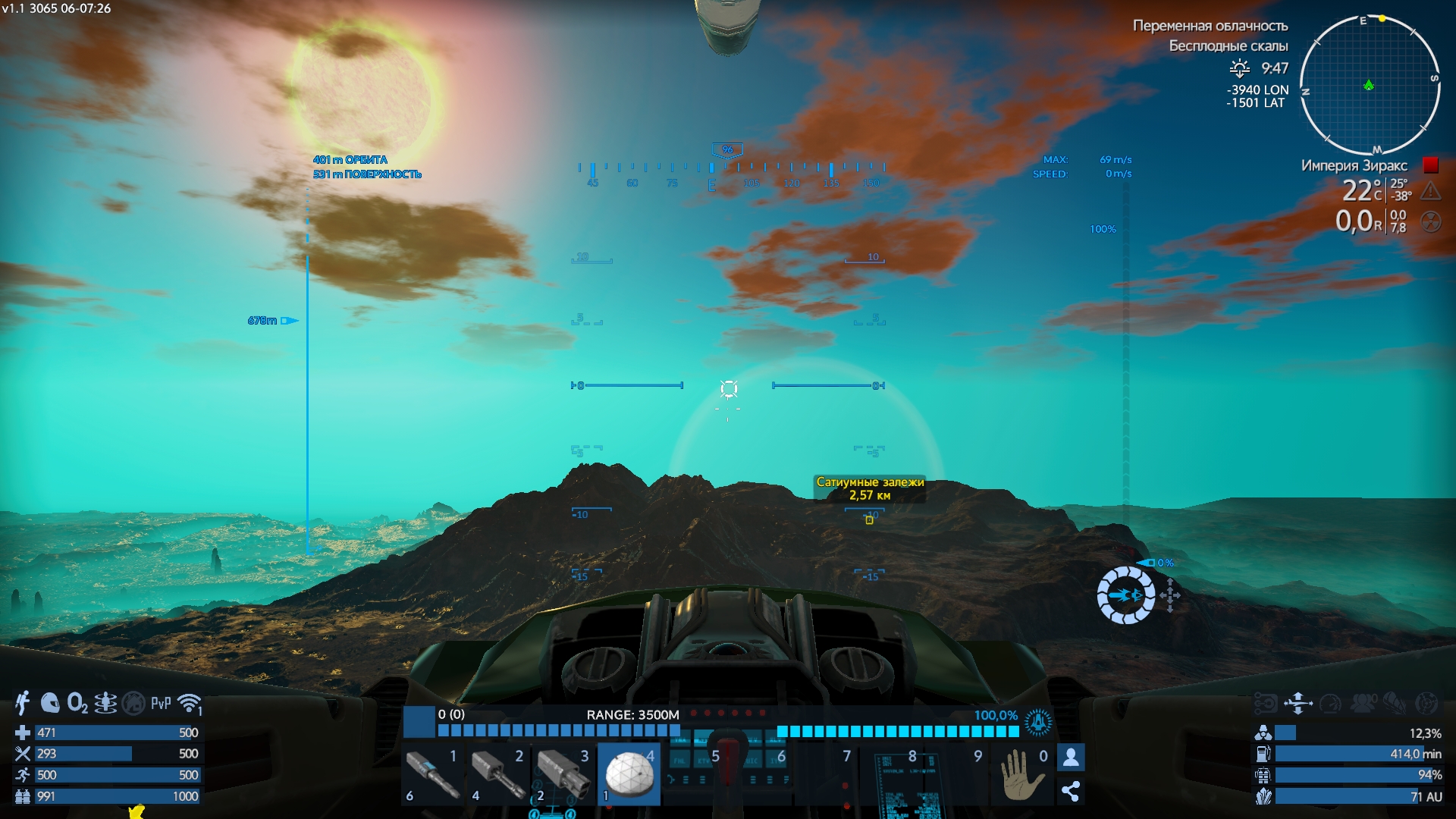Screen dimensions: 1456x819
Task: Click the passengers group icon
Action: [1363, 703]
